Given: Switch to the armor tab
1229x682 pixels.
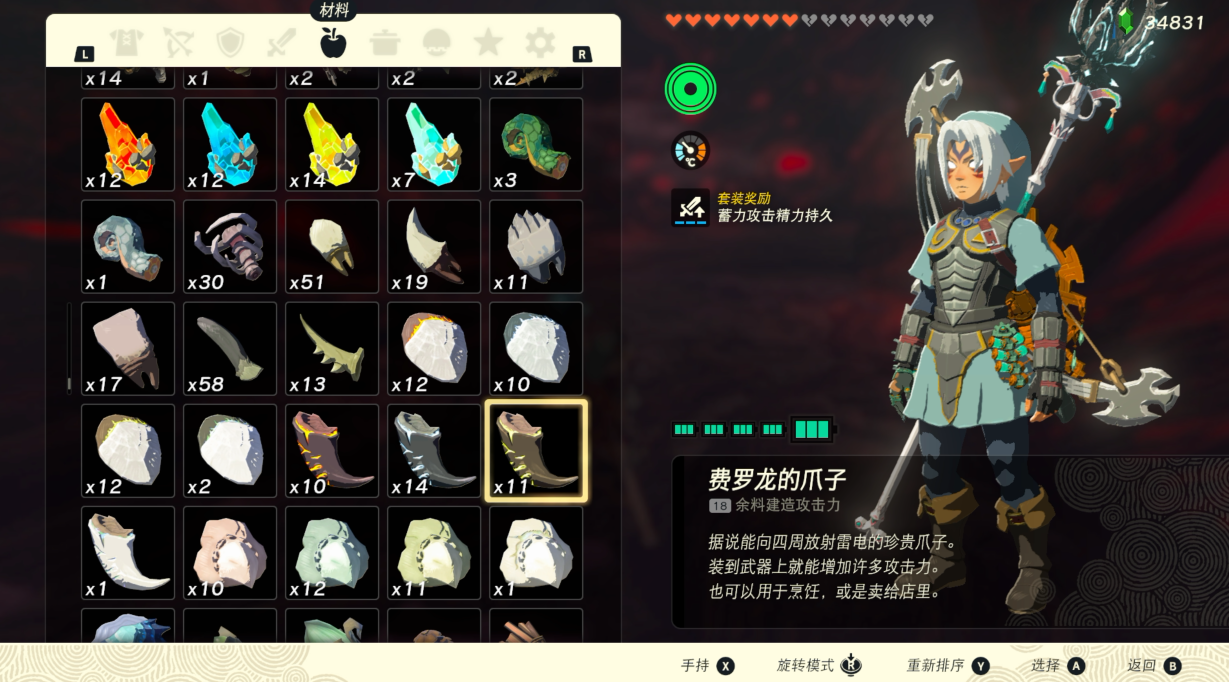Looking at the screenshot, I should 127,42.
